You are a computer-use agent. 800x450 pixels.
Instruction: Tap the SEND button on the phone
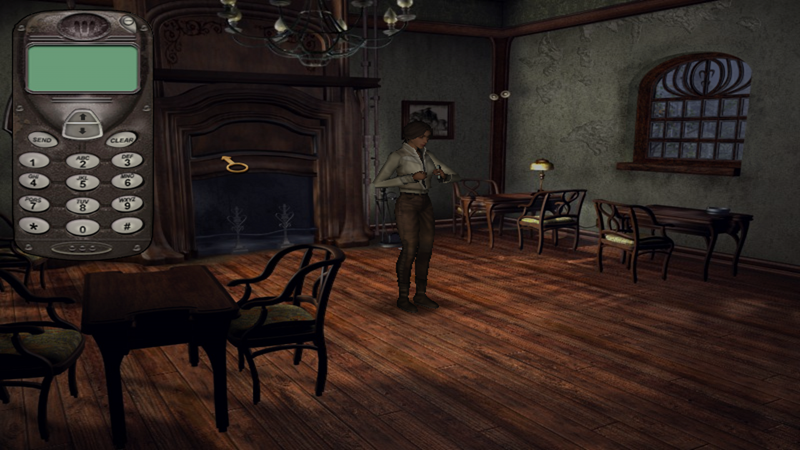pyautogui.click(x=42, y=139)
